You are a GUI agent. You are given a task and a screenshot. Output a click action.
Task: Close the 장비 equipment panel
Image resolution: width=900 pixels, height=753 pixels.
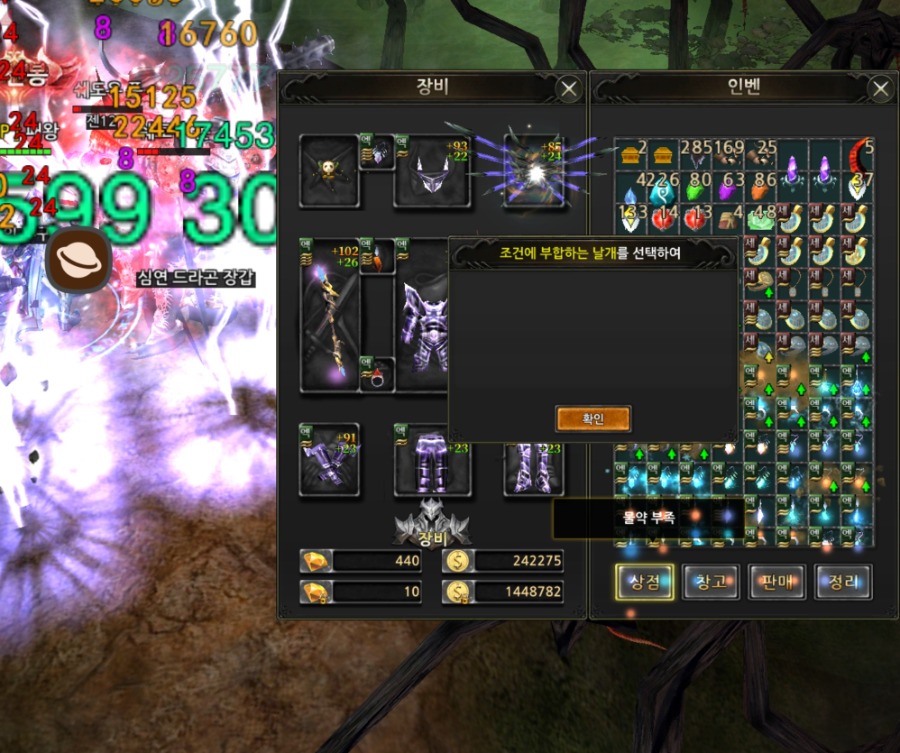(569, 89)
